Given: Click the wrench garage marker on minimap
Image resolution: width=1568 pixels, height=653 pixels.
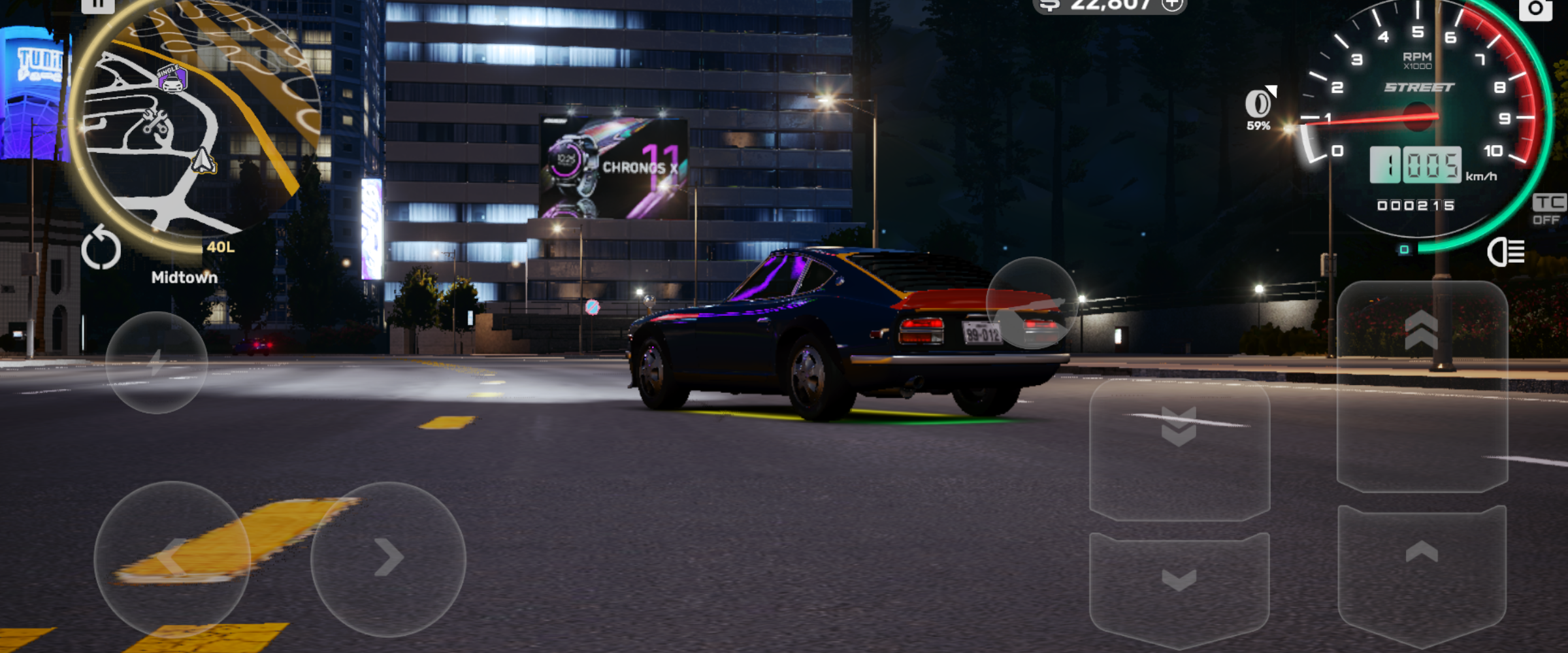Looking at the screenshot, I should pos(155,122).
